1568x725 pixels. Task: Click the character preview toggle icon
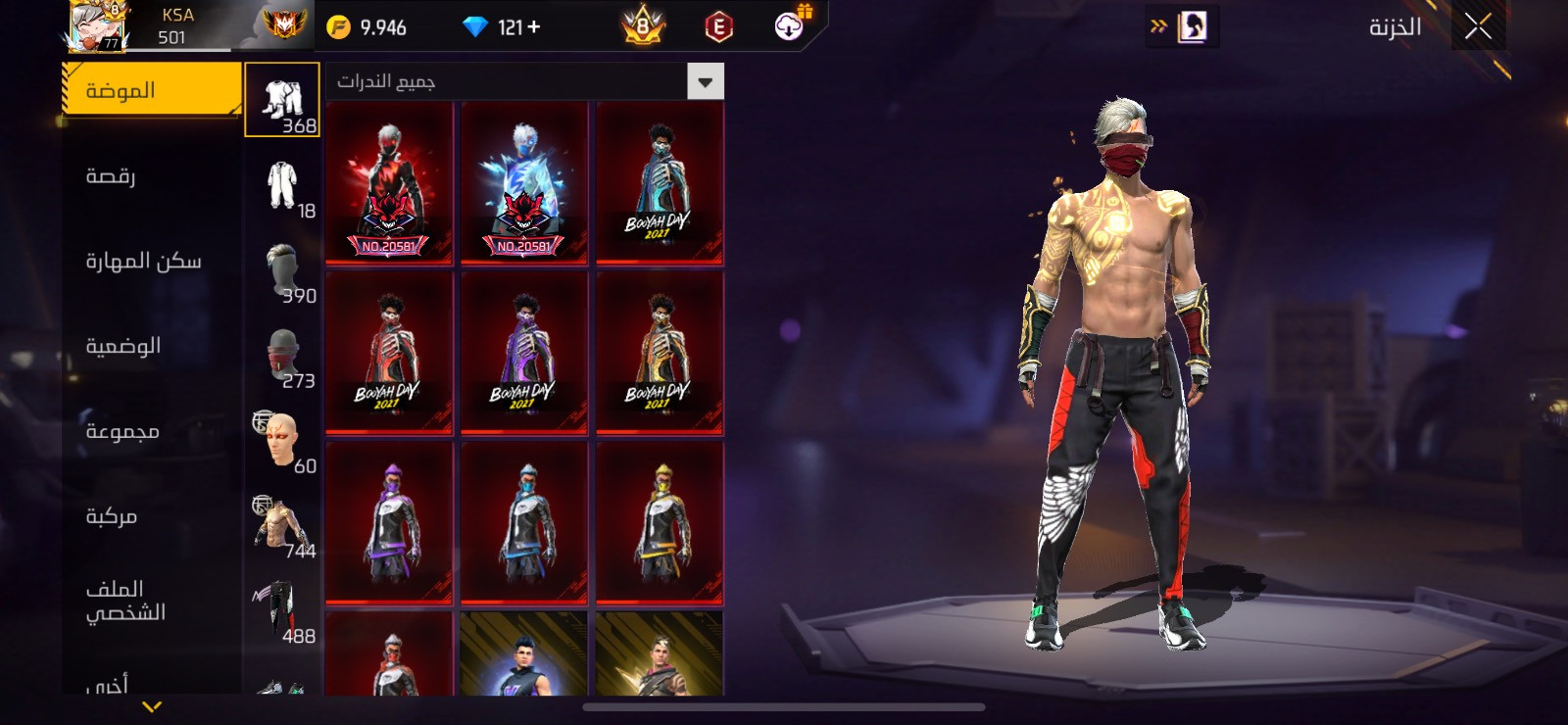tap(1192, 26)
